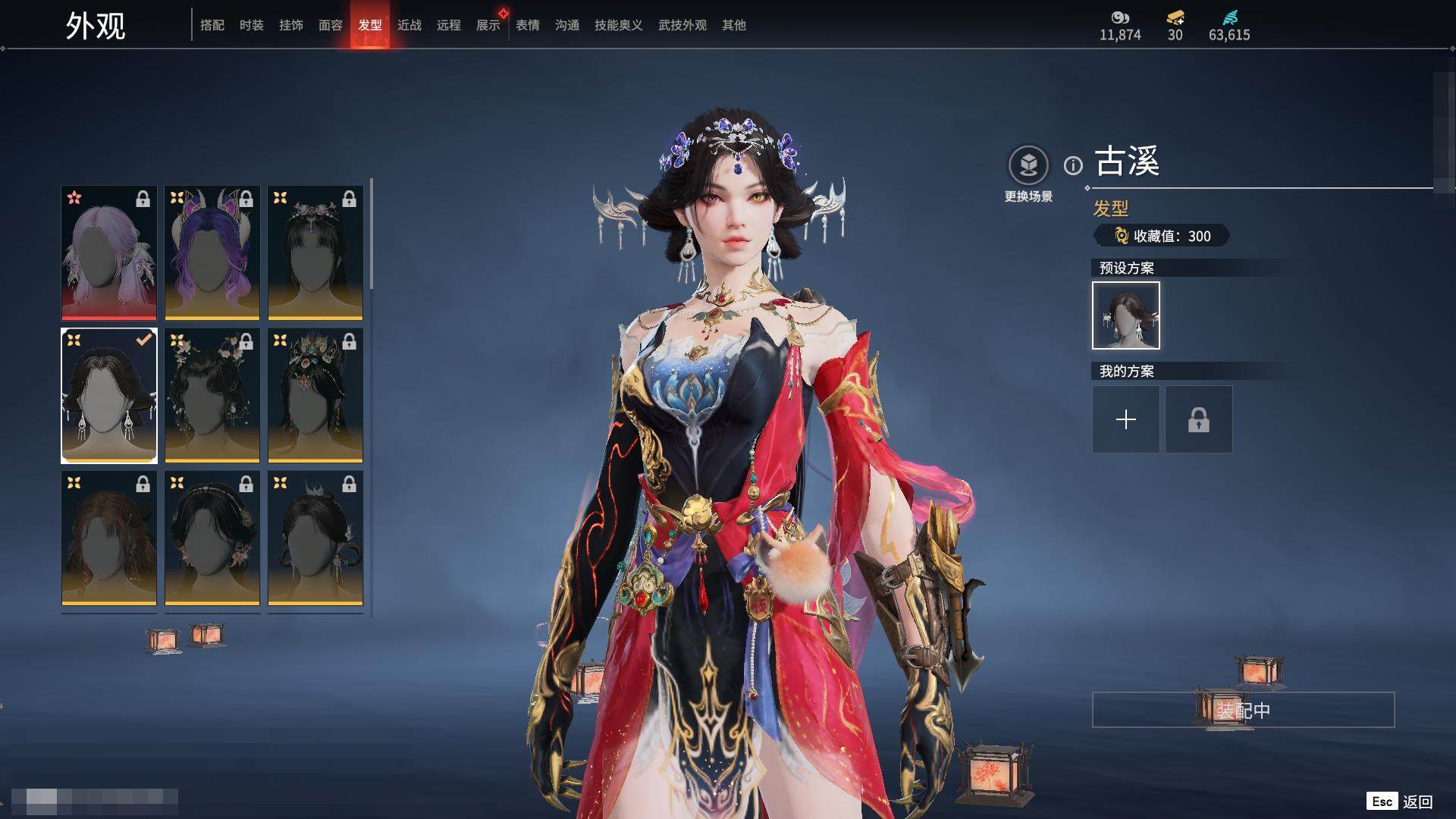The height and width of the screenshot is (819, 1456).
Task: Choose the pink-haired locked hairstyle
Action: click(x=109, y=253)
